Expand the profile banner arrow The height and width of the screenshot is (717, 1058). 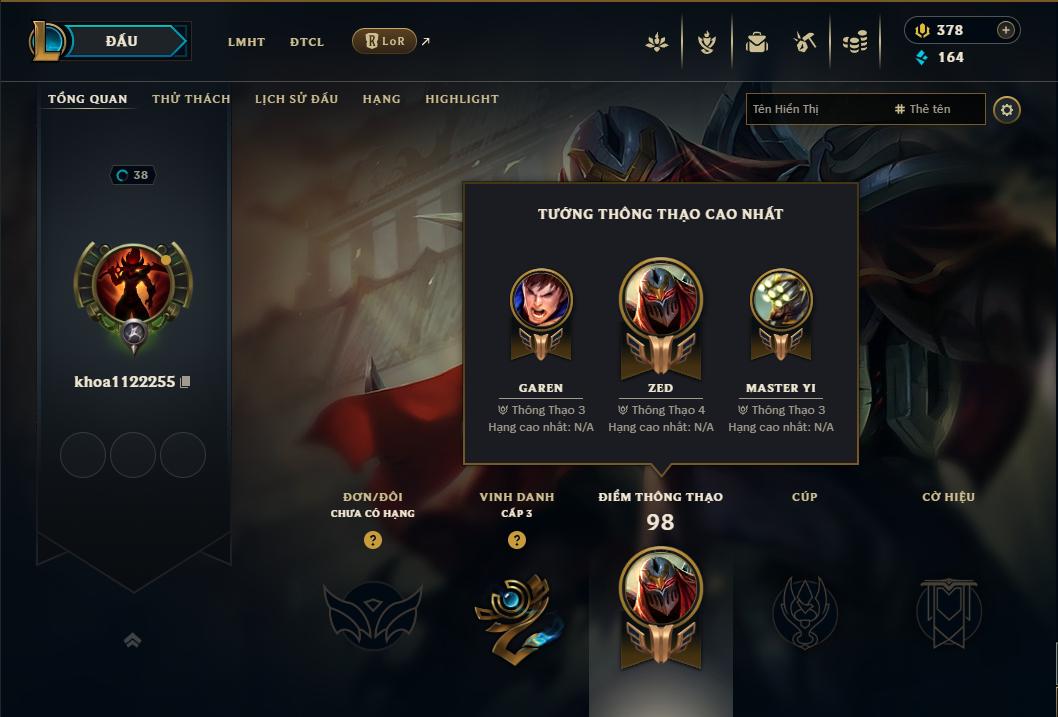[132, 640]
